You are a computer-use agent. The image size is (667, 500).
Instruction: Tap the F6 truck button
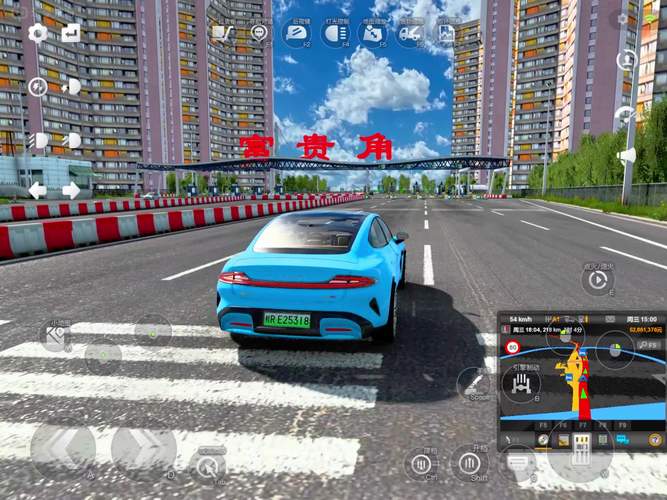click(x=409, y=34)
